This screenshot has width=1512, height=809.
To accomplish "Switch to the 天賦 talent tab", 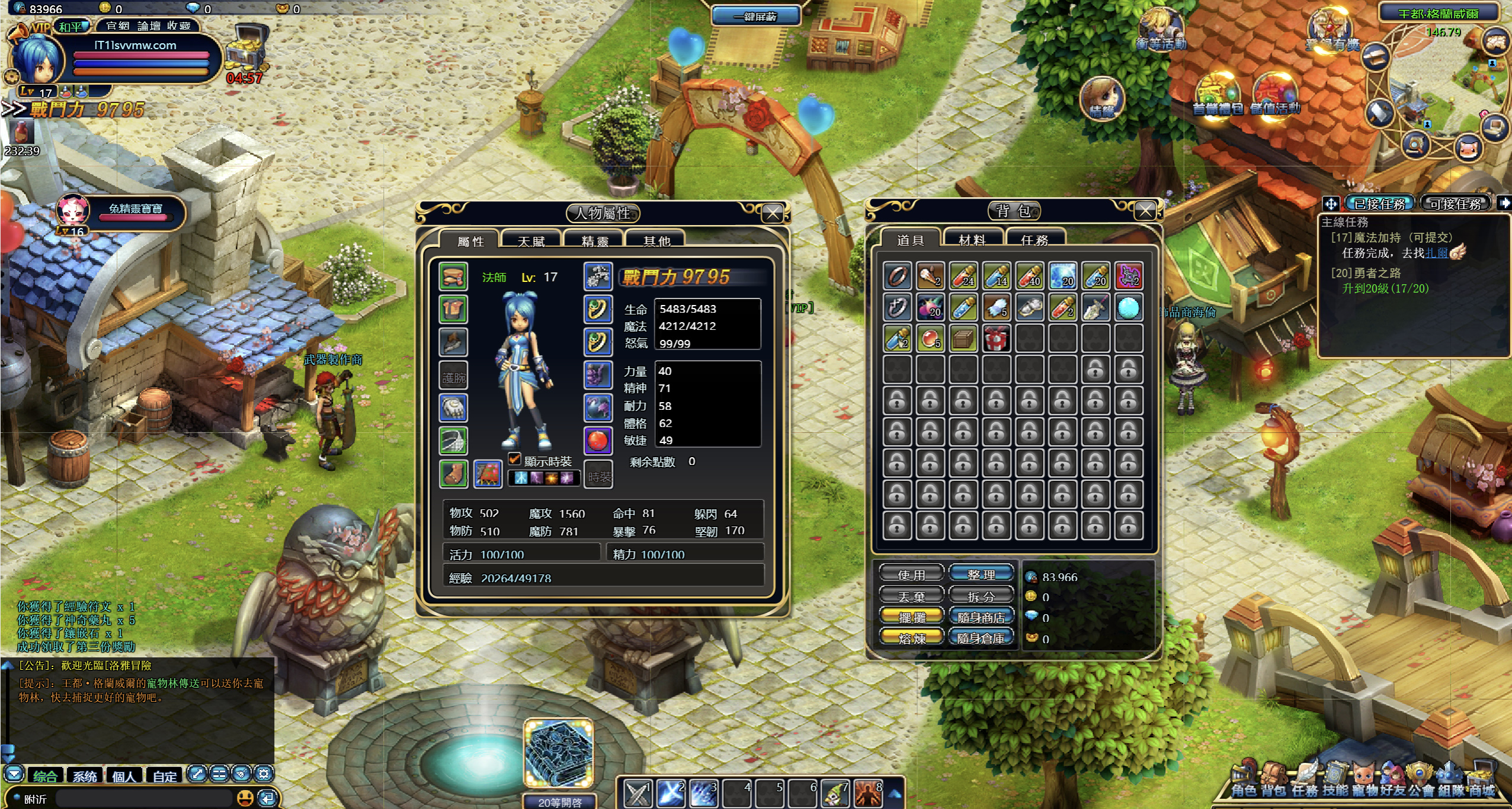I will (x=531, y=241).
